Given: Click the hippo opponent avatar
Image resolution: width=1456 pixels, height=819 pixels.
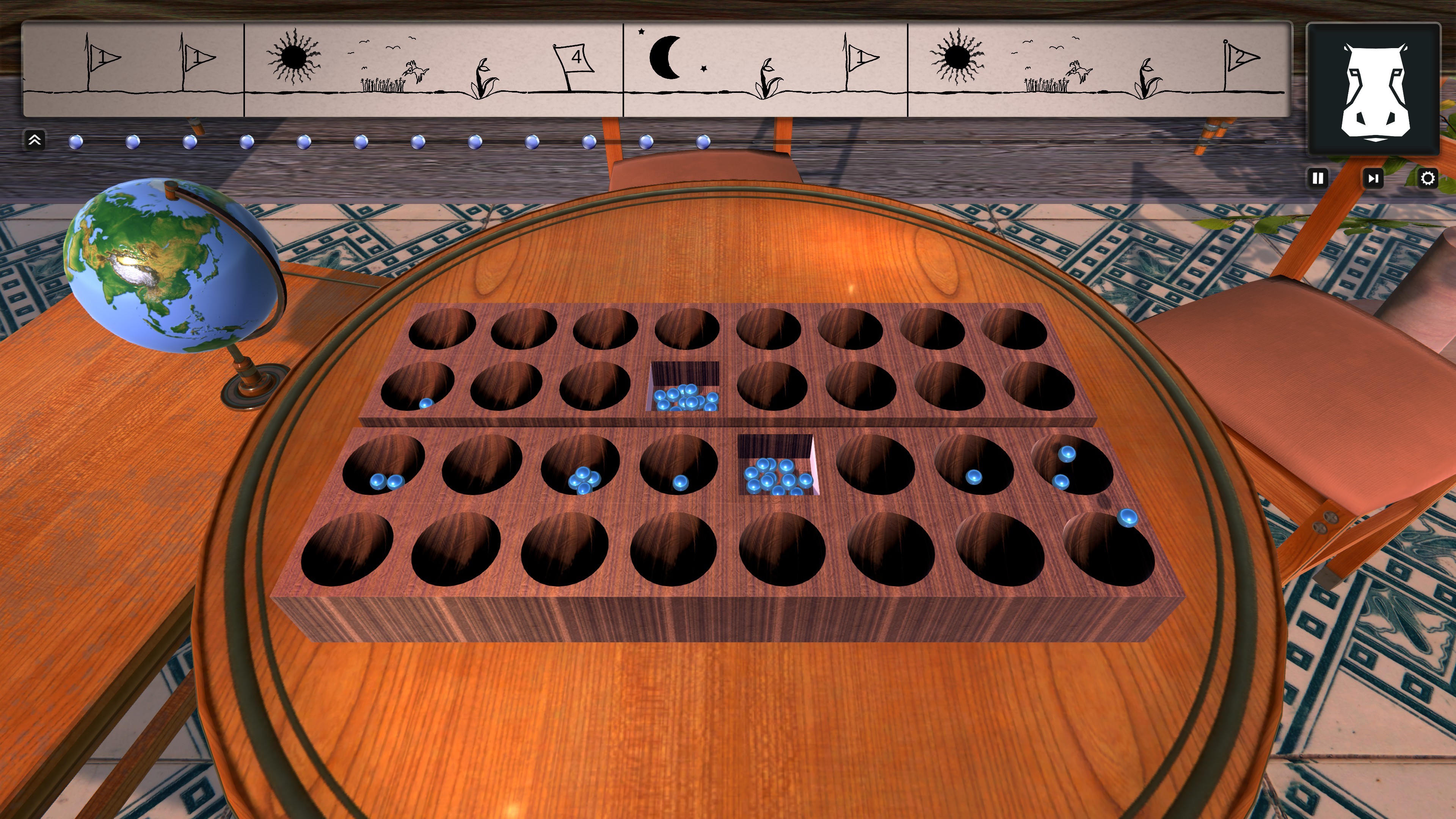Looking at the screenshot, I should (x=1373, y=91).
